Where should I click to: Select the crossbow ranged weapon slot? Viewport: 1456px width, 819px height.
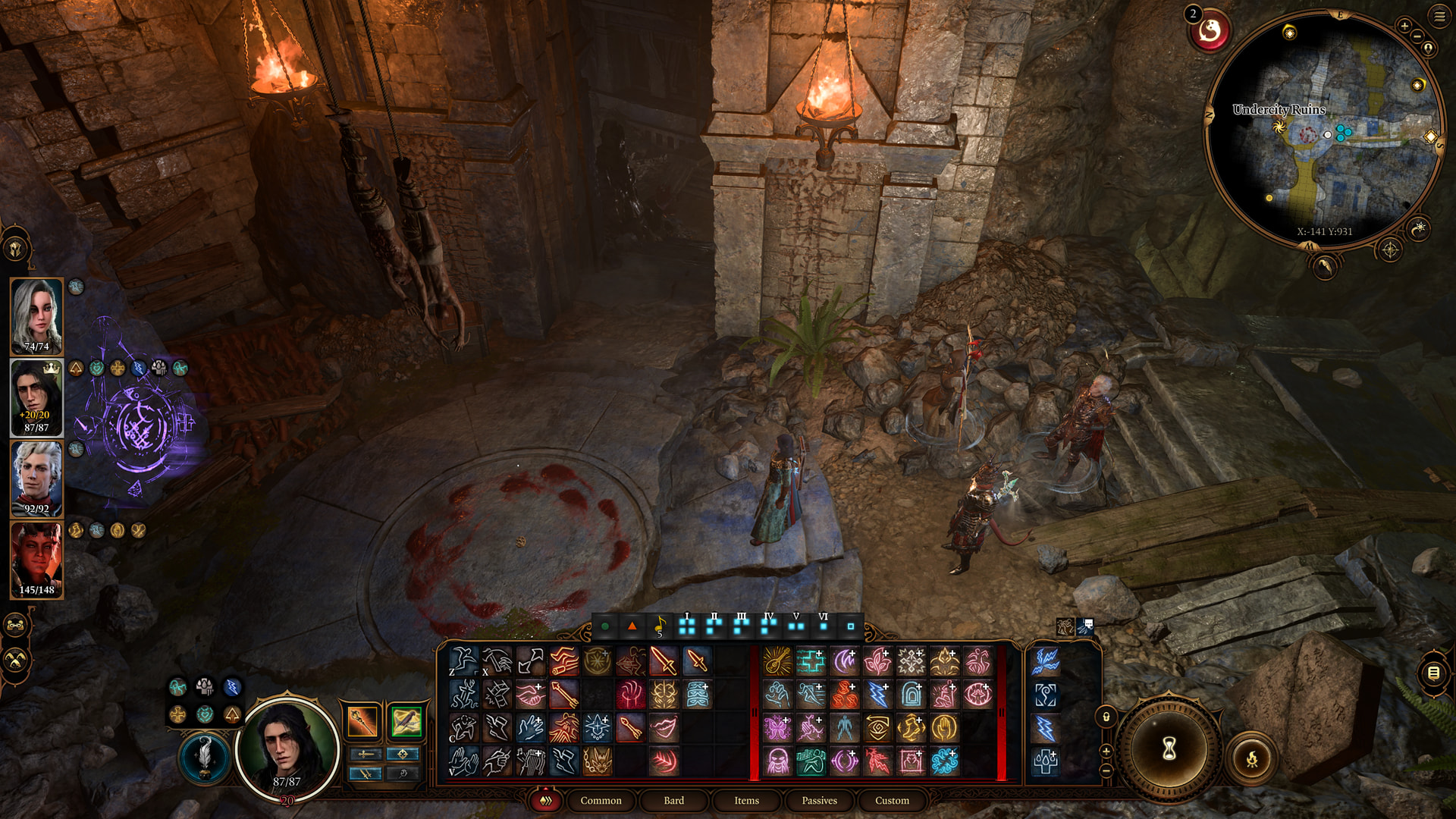click(x=406, y=721)
